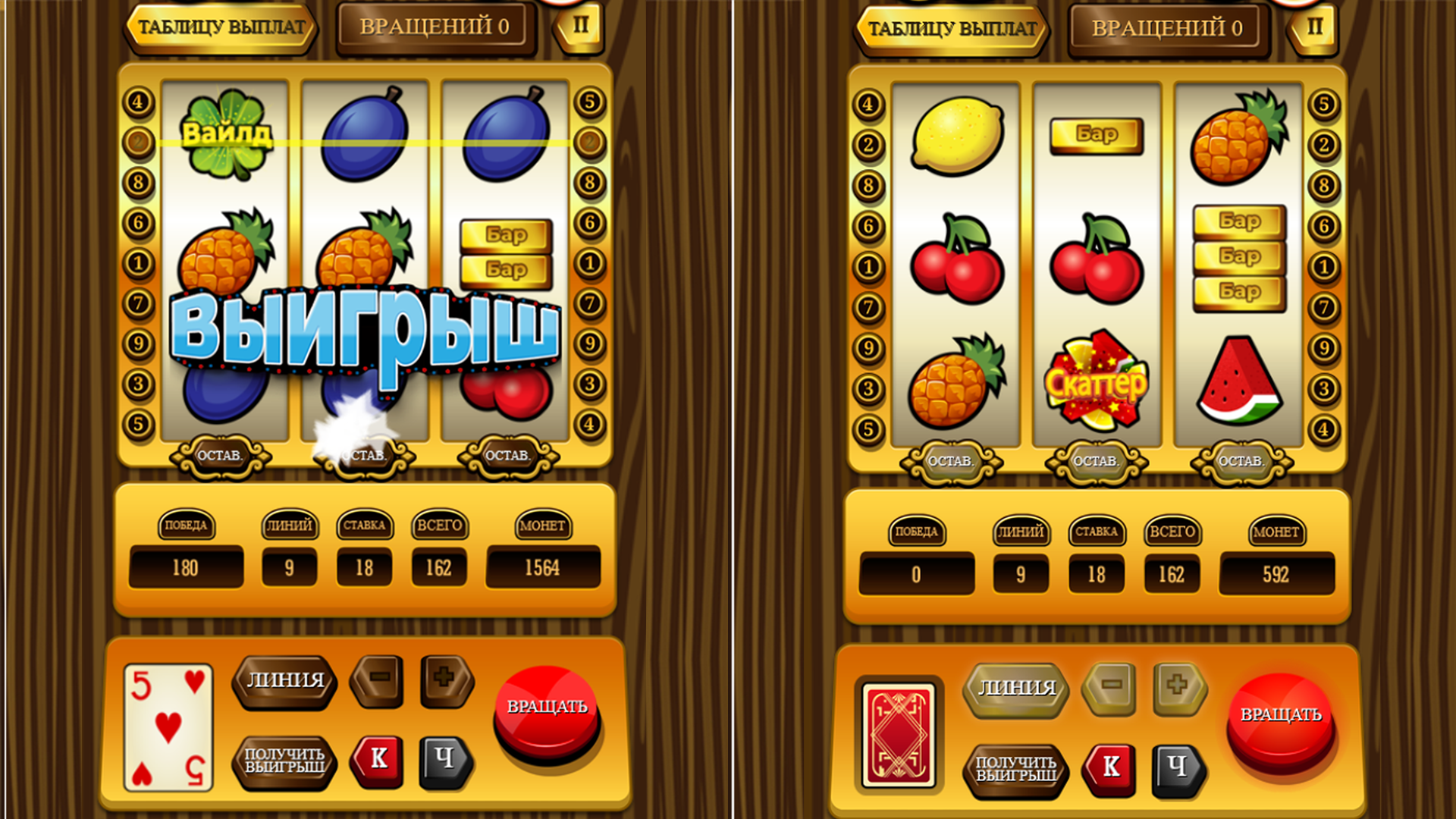The image size is (1456, 819).
Task: Toggle ОСТАВ. hold on the middle reel
Action: click(364, 456)
